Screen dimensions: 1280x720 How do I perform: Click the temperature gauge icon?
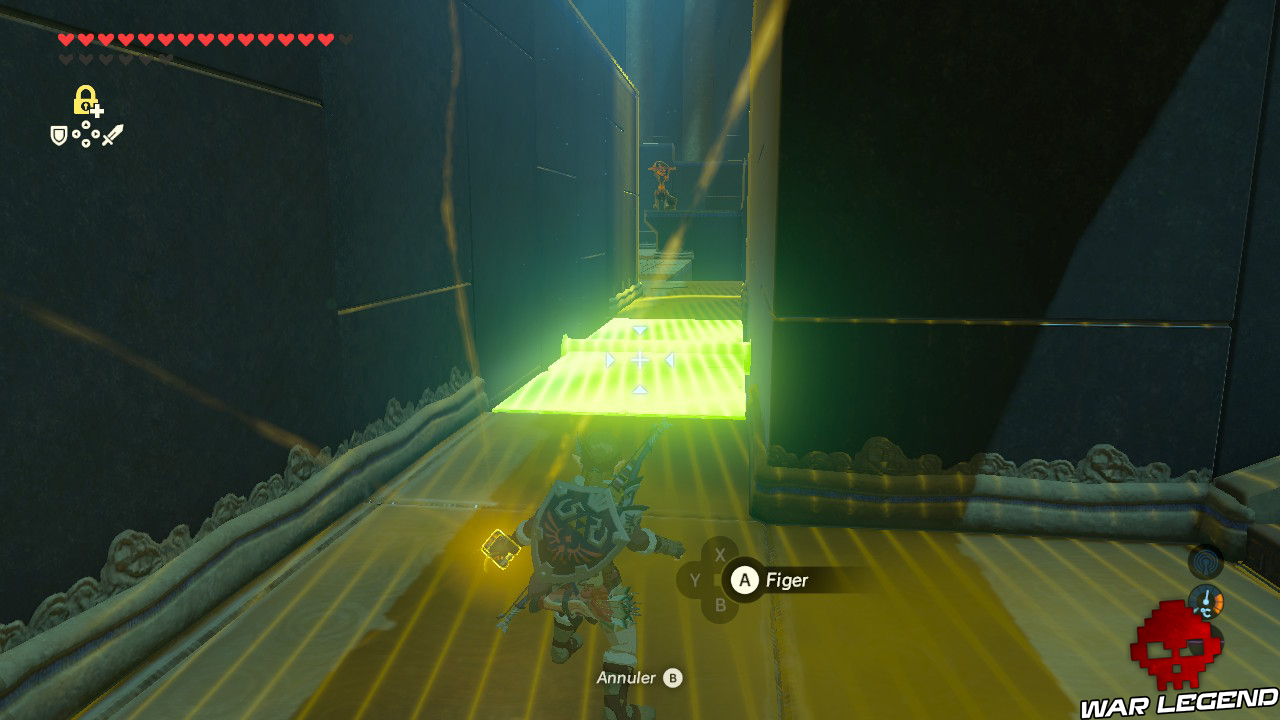(x=1206, y=602)
